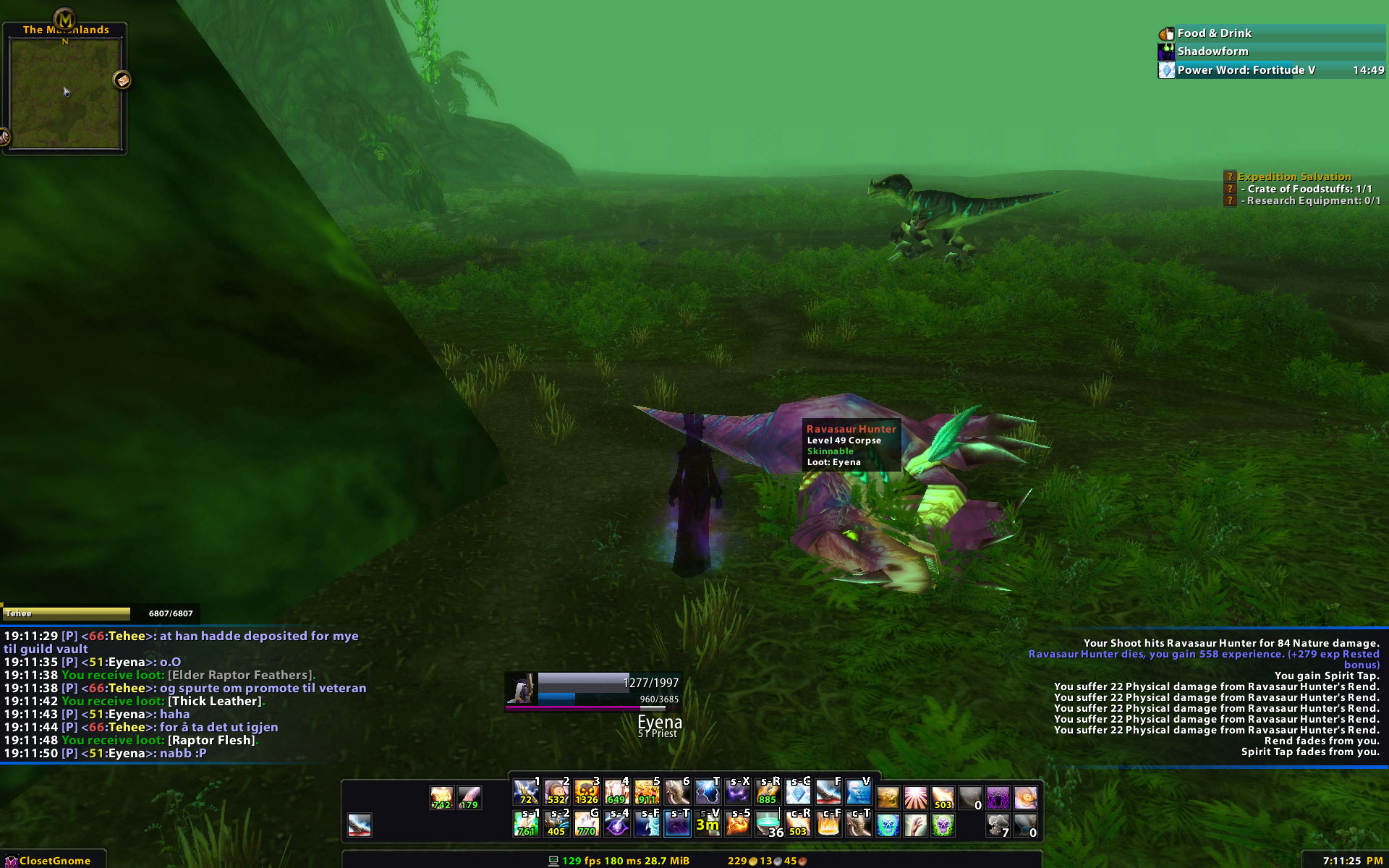The width and height of the screenshot is (1389, 868).
Task: Use the s-1 green spell showing 761
Action: [x=526, y=825]
